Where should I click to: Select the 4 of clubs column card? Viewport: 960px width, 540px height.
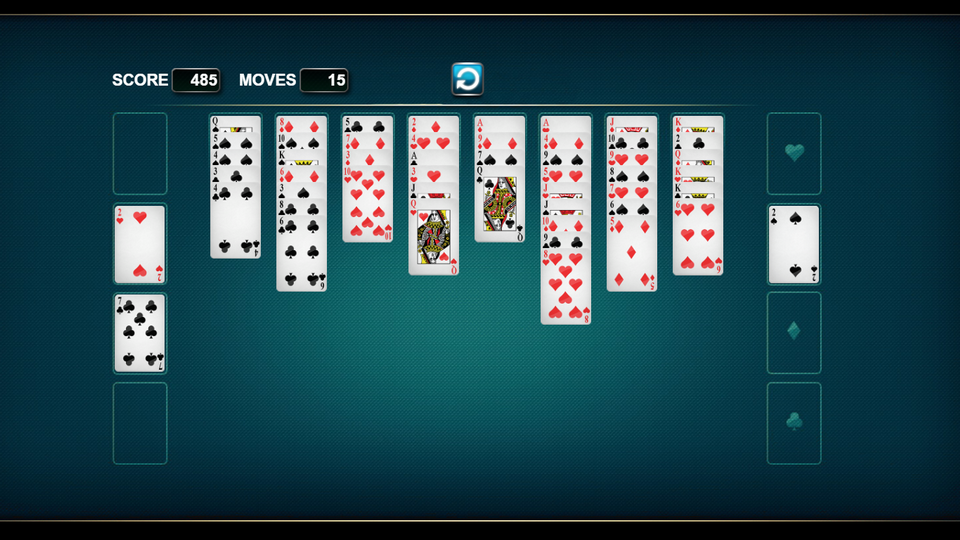pos(235,225)
